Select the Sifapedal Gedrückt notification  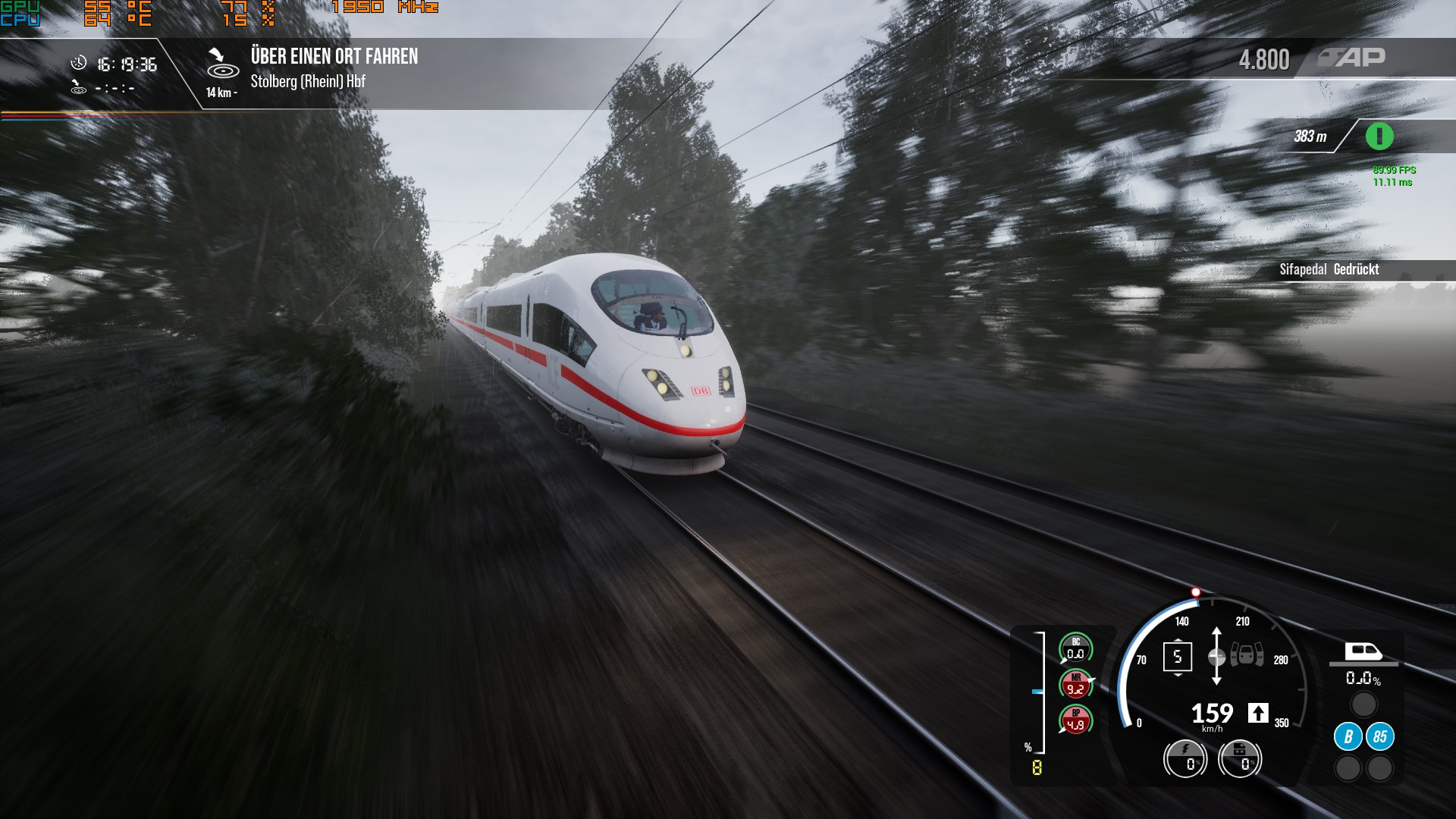[1329, 269]
